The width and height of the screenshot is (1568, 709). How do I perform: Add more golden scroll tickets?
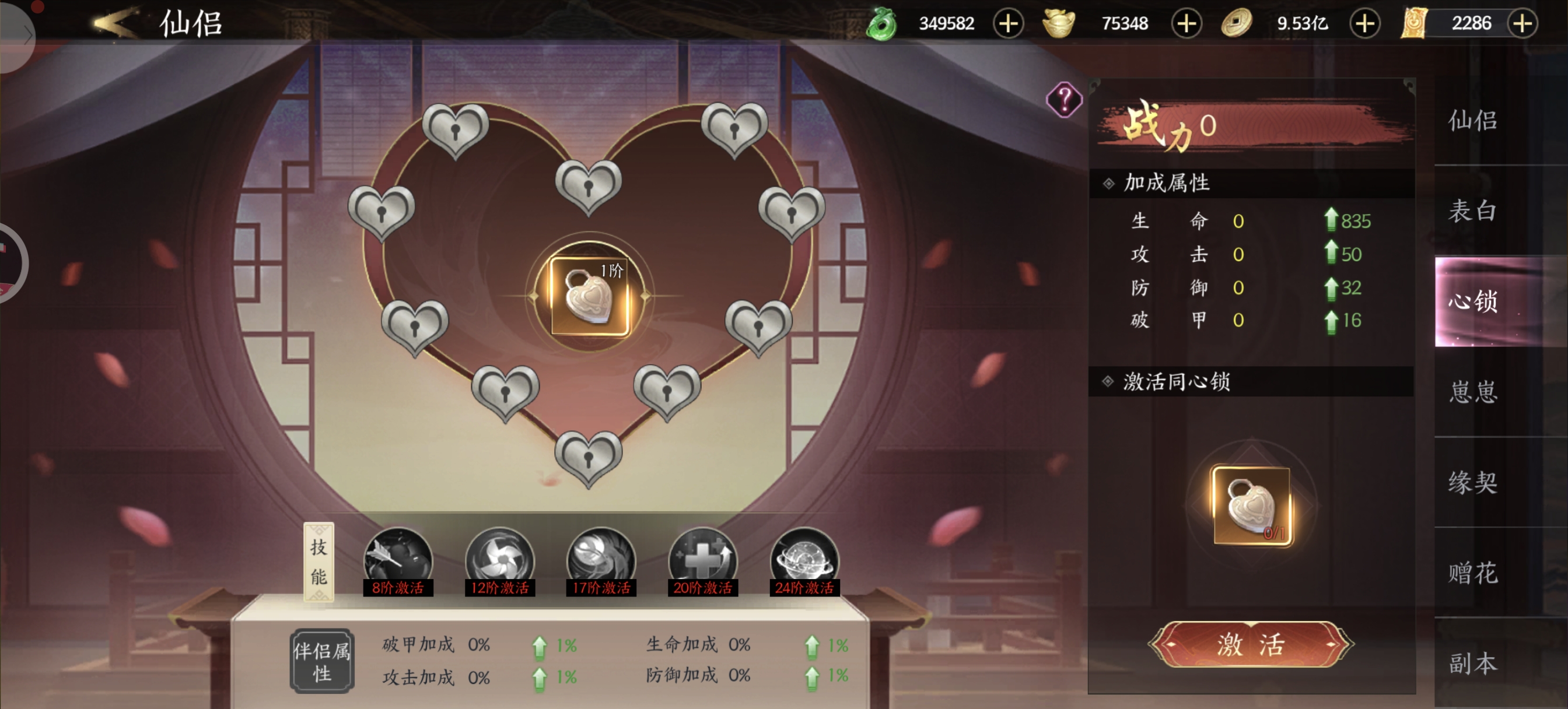tap(1522, 24)
